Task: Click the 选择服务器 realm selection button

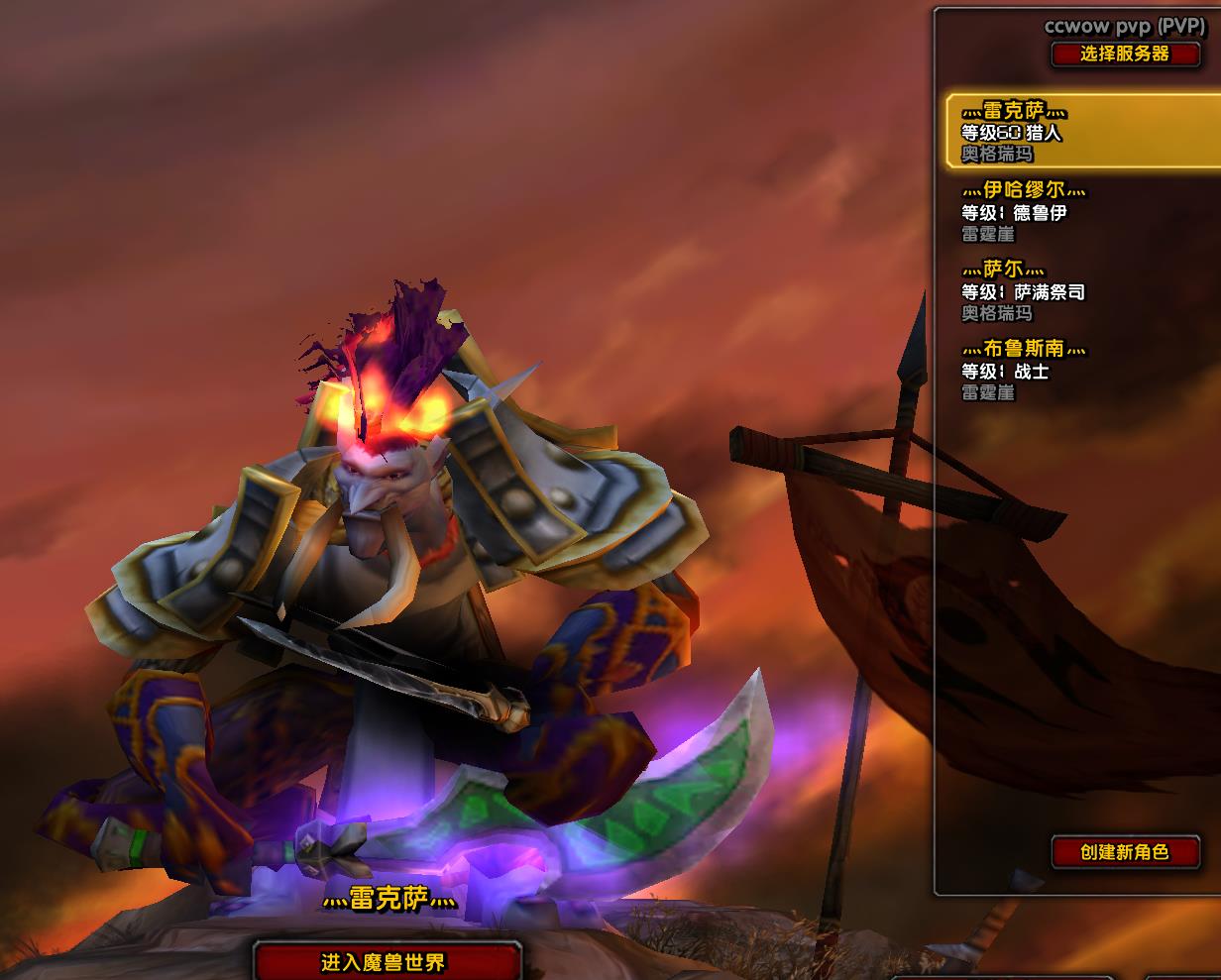Action: [x=1125, y=54]
